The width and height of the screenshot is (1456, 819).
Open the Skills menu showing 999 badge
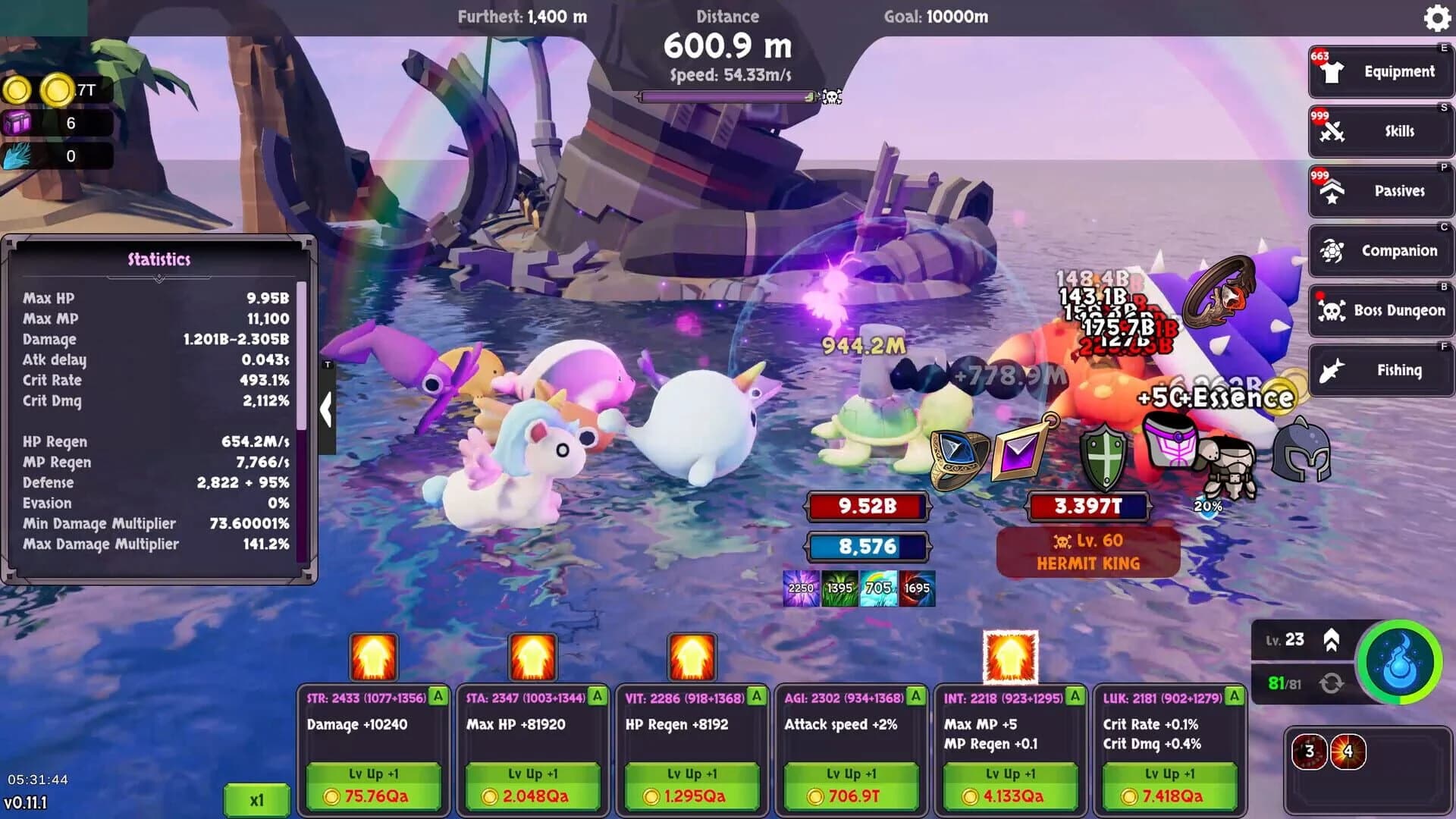(1380, 130)
